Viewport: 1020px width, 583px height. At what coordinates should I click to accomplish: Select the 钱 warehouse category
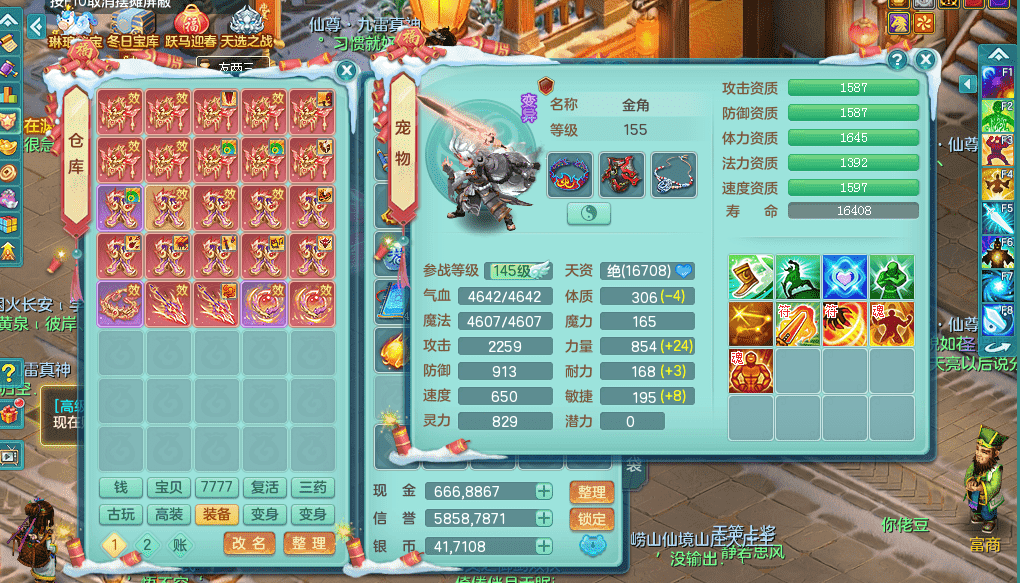tap(120, 488)
